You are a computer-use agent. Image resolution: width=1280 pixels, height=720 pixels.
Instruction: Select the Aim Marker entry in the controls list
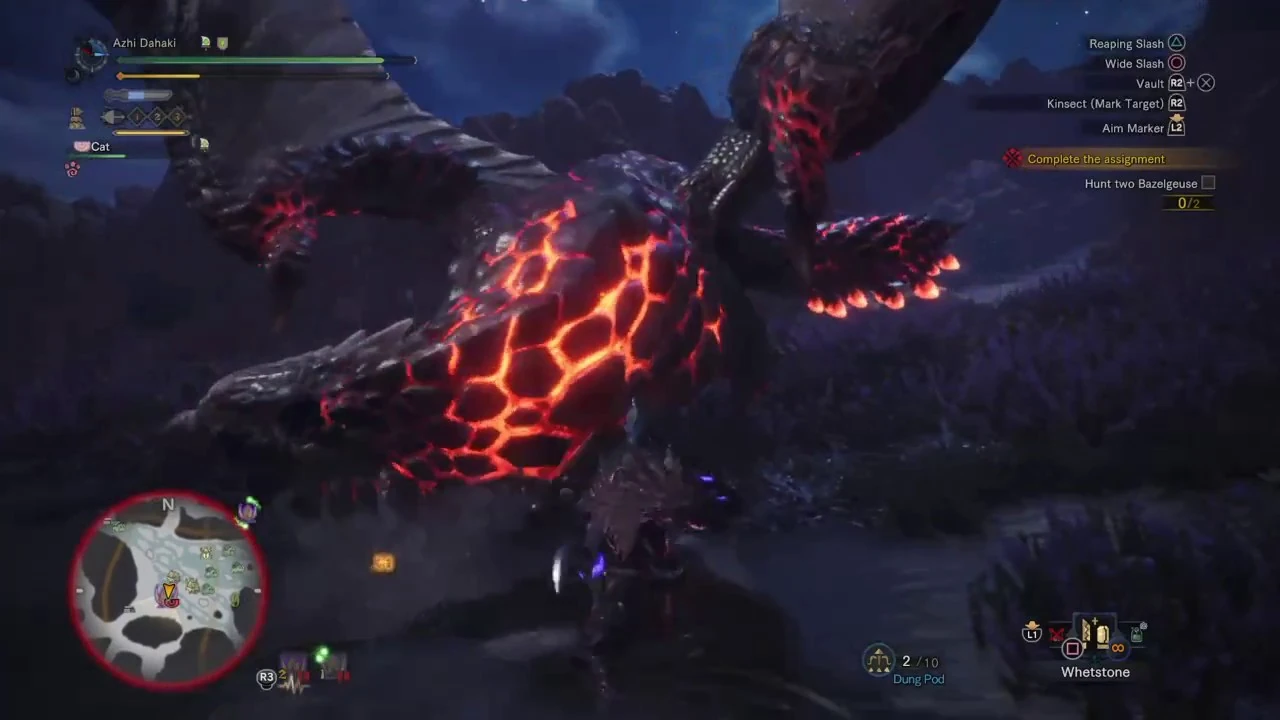click(x=1133, y=128)
